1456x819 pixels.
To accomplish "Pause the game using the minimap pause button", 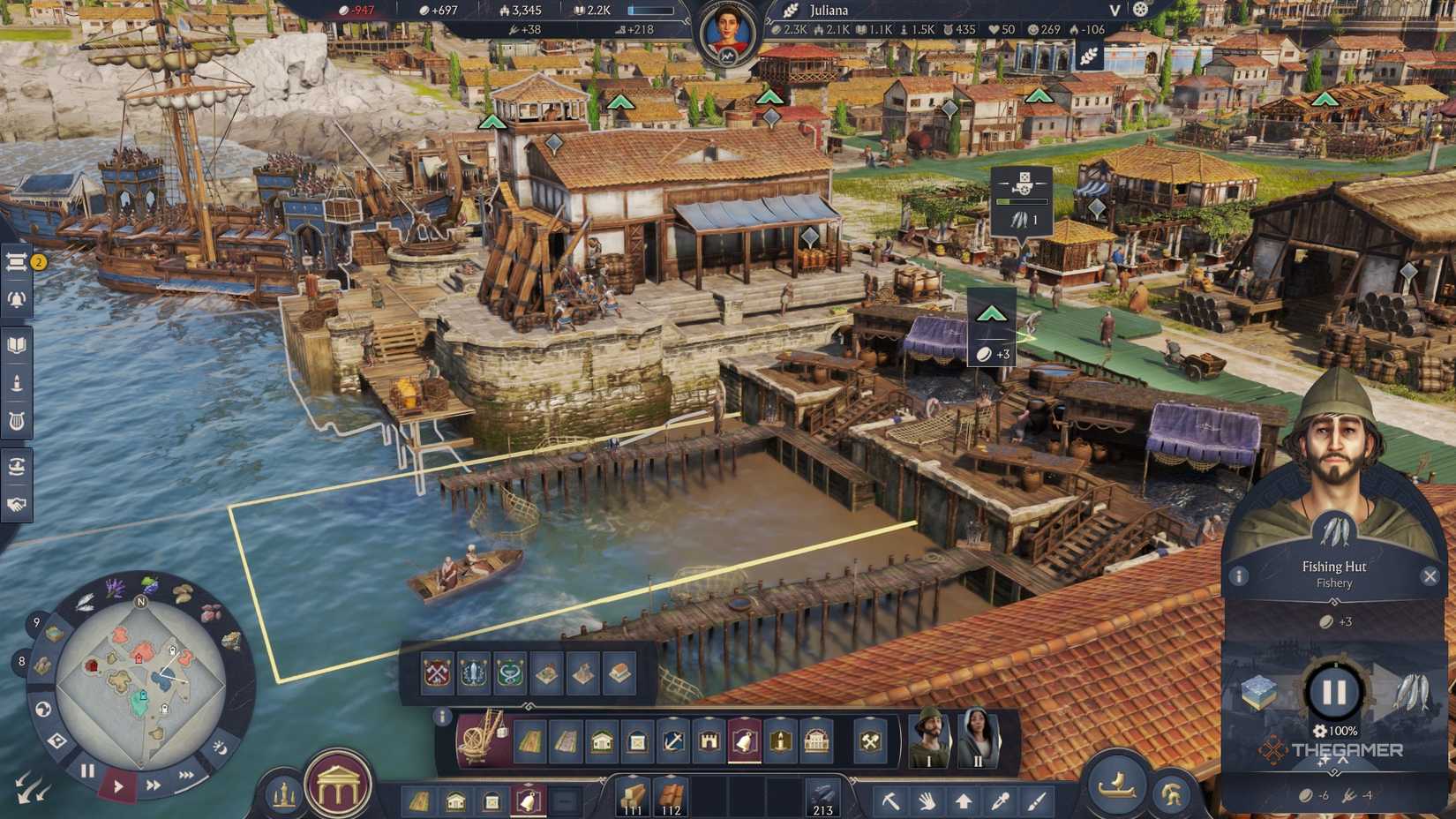I will click(x=87, y=770).
